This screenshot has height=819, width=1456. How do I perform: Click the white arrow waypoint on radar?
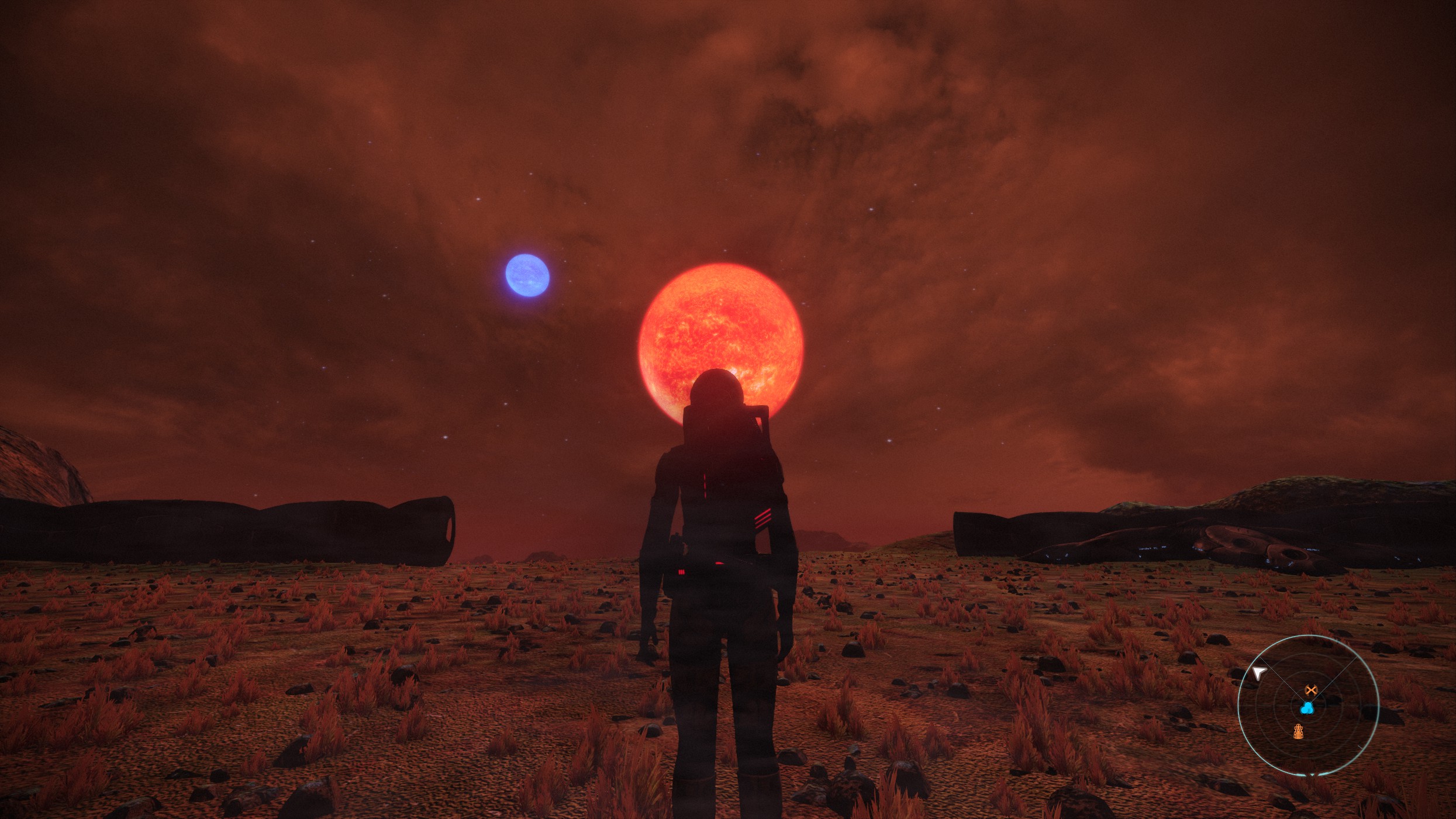pos(1259,673)
